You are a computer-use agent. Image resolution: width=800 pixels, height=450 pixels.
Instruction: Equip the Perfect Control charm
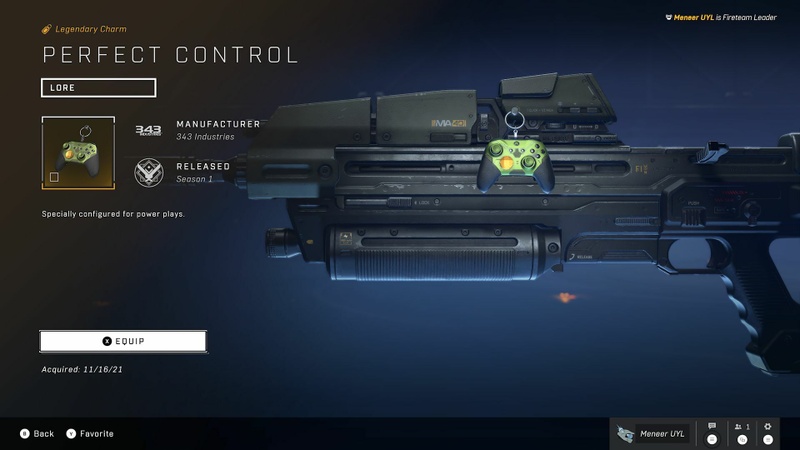[x=123, y=341]
